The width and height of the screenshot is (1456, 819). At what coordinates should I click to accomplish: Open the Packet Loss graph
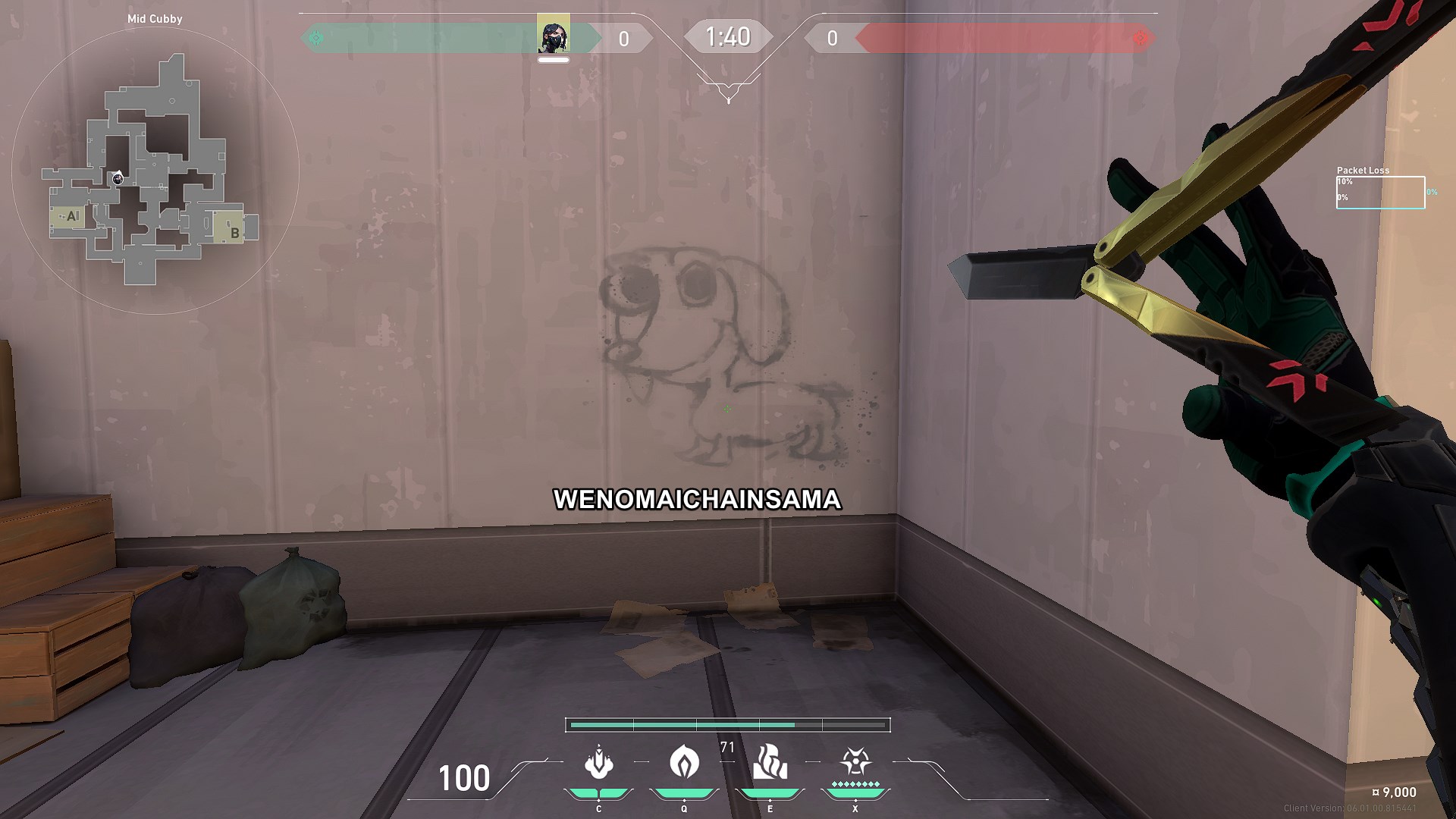[x=1380, y=192]
